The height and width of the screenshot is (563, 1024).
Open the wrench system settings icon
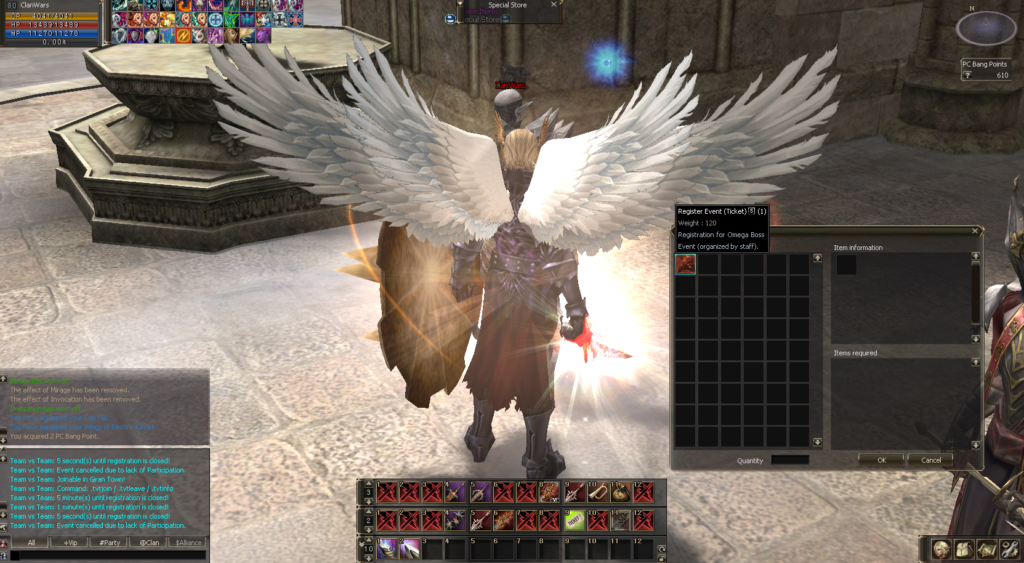(x=1009, y=549)
